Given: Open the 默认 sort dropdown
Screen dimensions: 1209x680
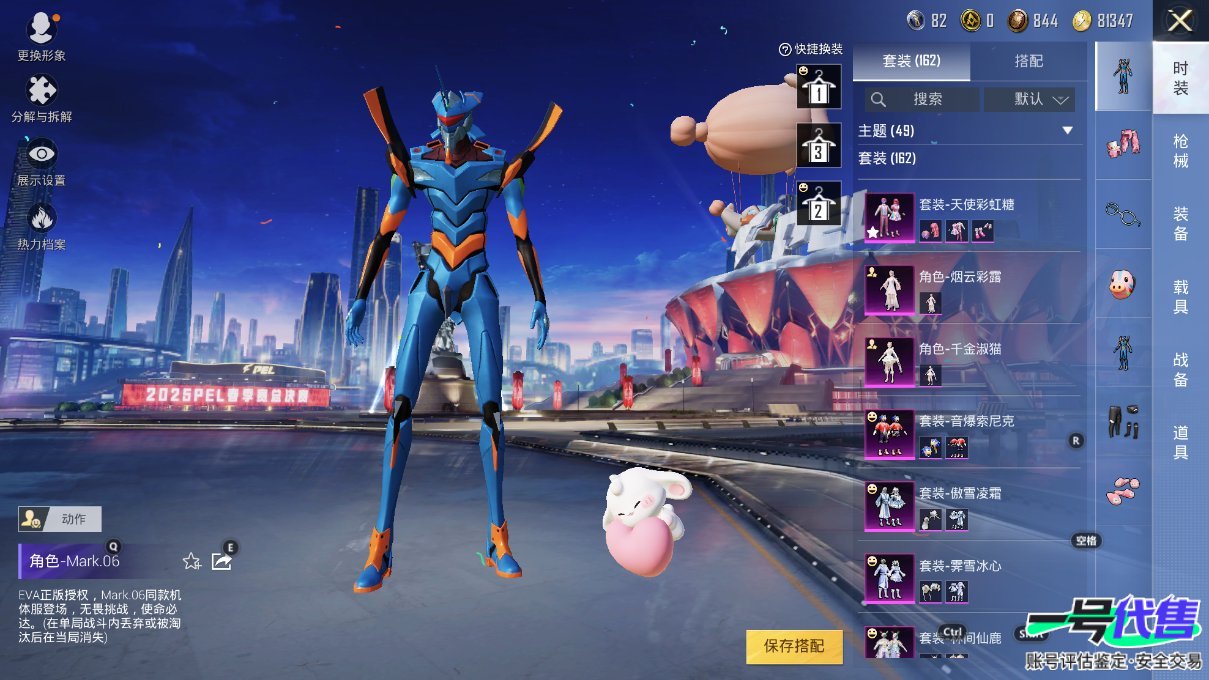Looking at the screenshot, I should coord(1029,99).
